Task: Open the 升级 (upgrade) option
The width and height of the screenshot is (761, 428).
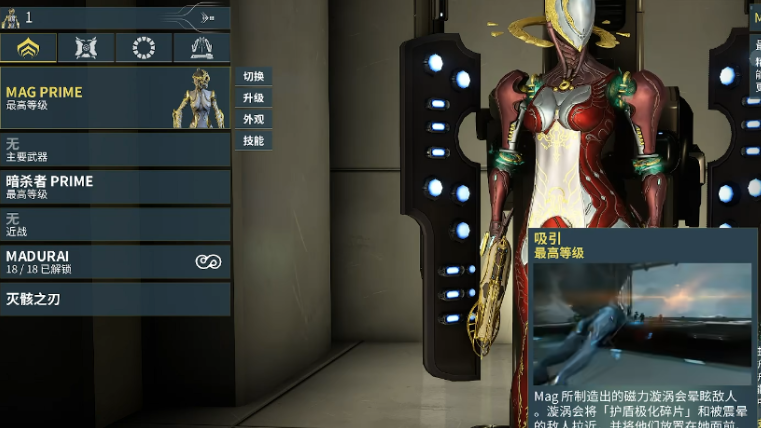Action: [x=253, y=98]
